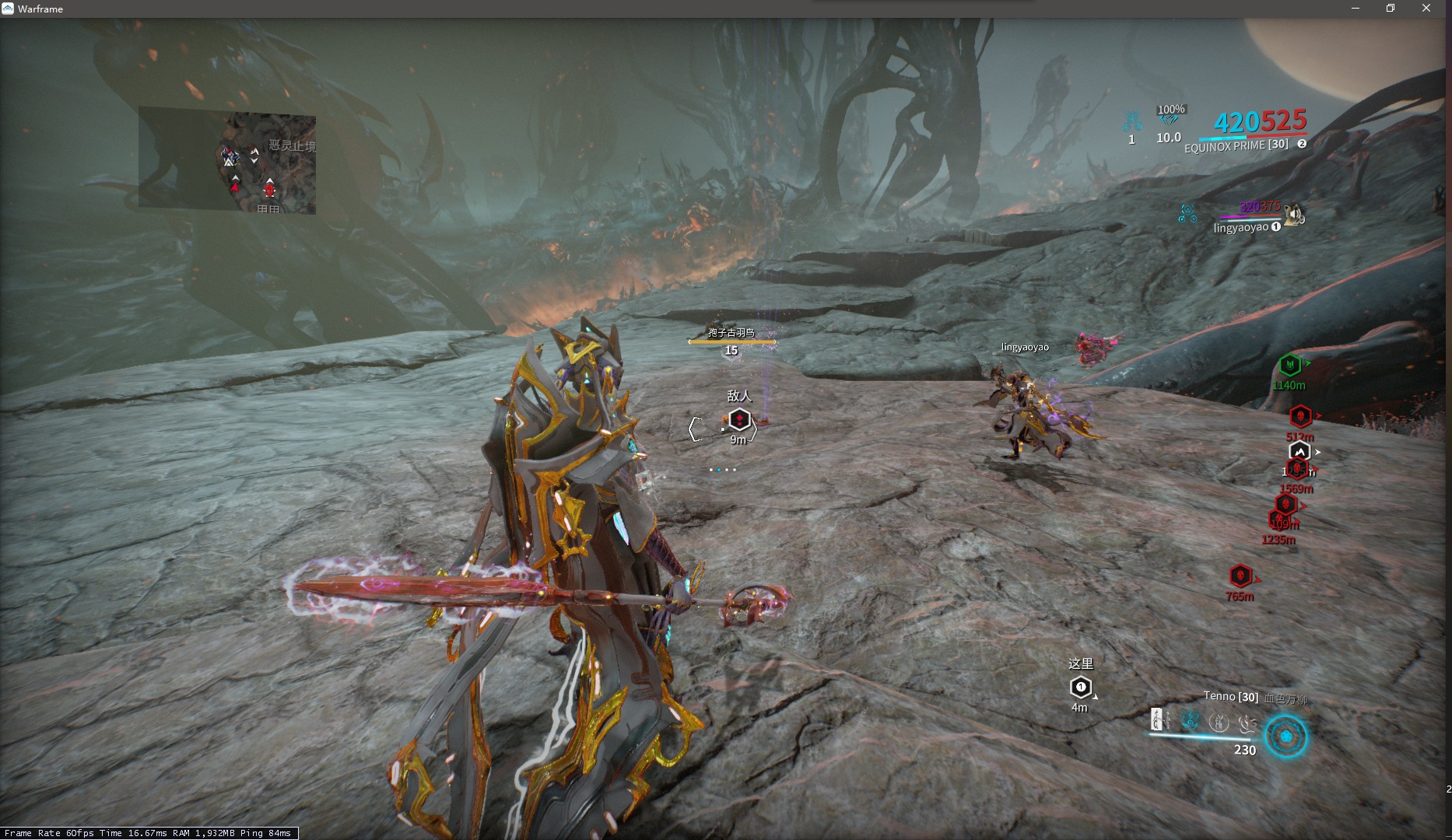This screenshot has width=1452, height=840.
Task: Select Equinox's first ability icon
Action: (1158, 720)
